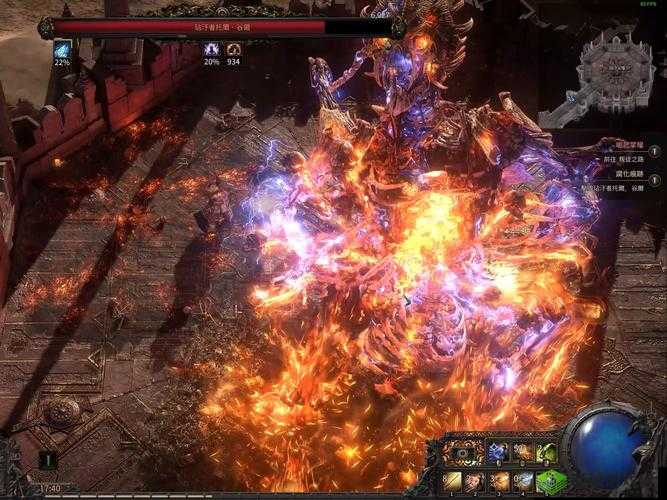The width and height of the screenshot is (667, 500).
Task: Inspect the 20% purple figure buff icon
Action: pyautogui.click(x=211, y=48)
